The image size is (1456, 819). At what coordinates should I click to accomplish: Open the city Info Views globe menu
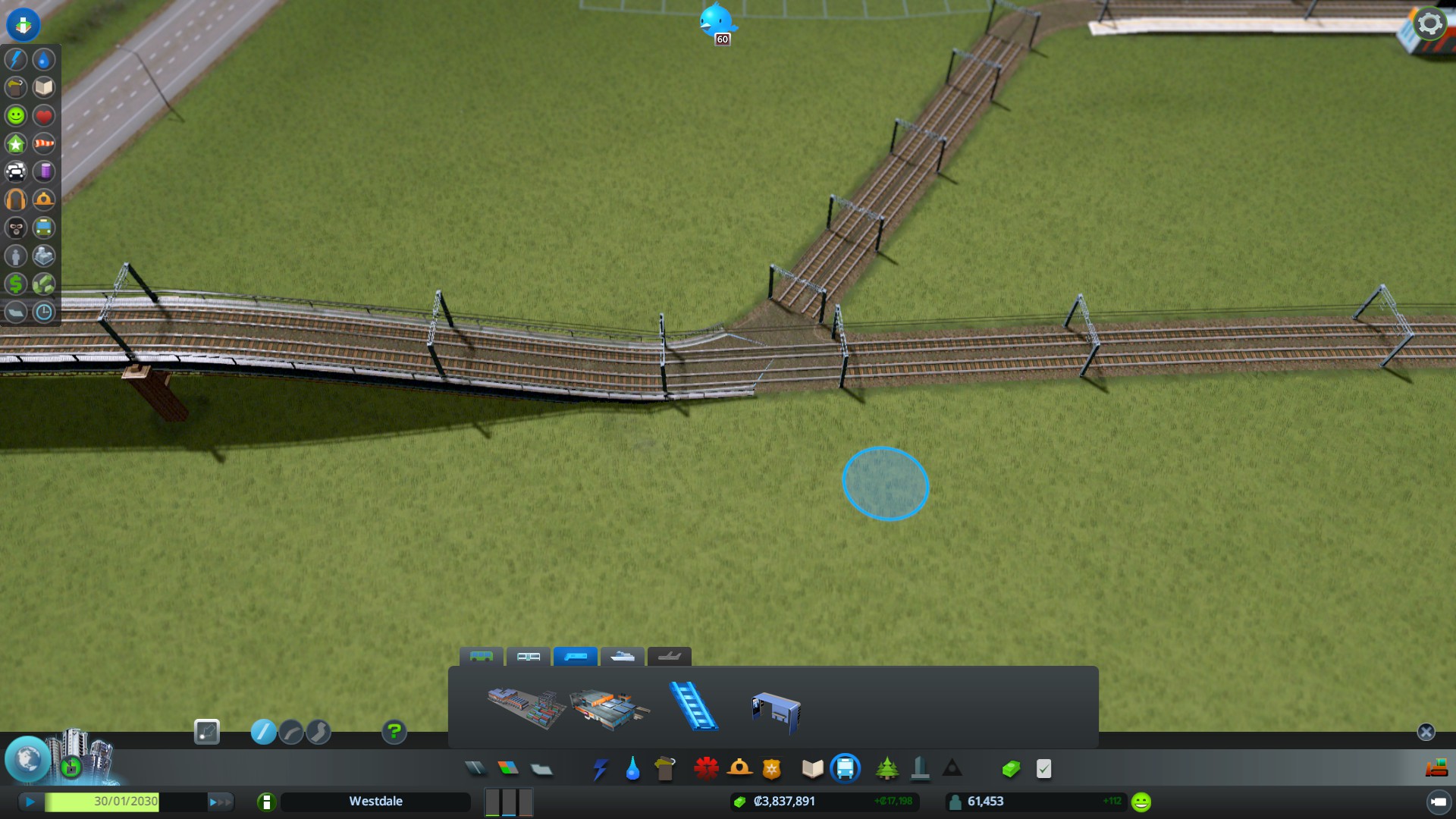click(28, 761)
